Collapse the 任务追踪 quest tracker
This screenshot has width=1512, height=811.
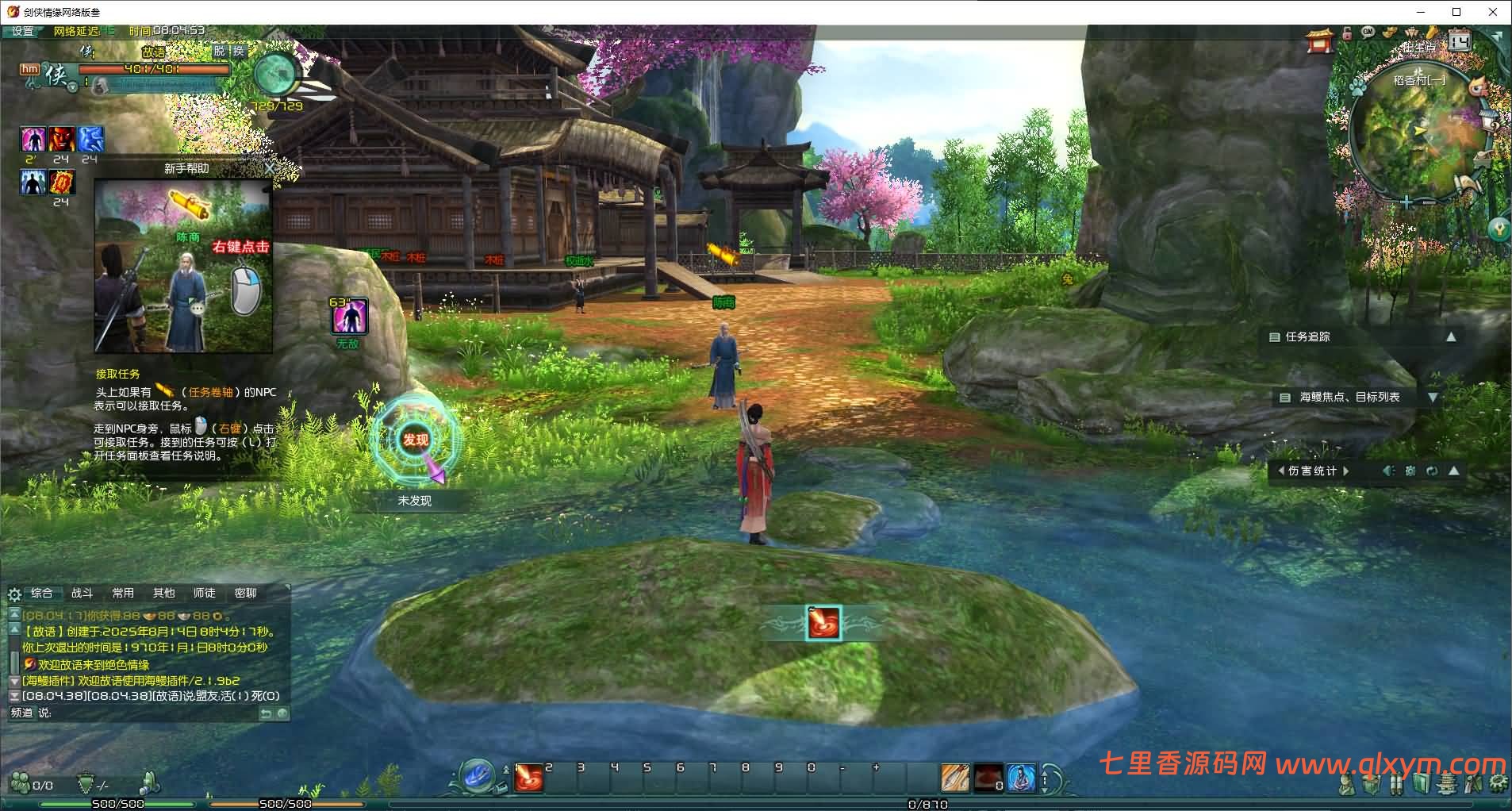pyautogui.click(x=1451, y=336)
